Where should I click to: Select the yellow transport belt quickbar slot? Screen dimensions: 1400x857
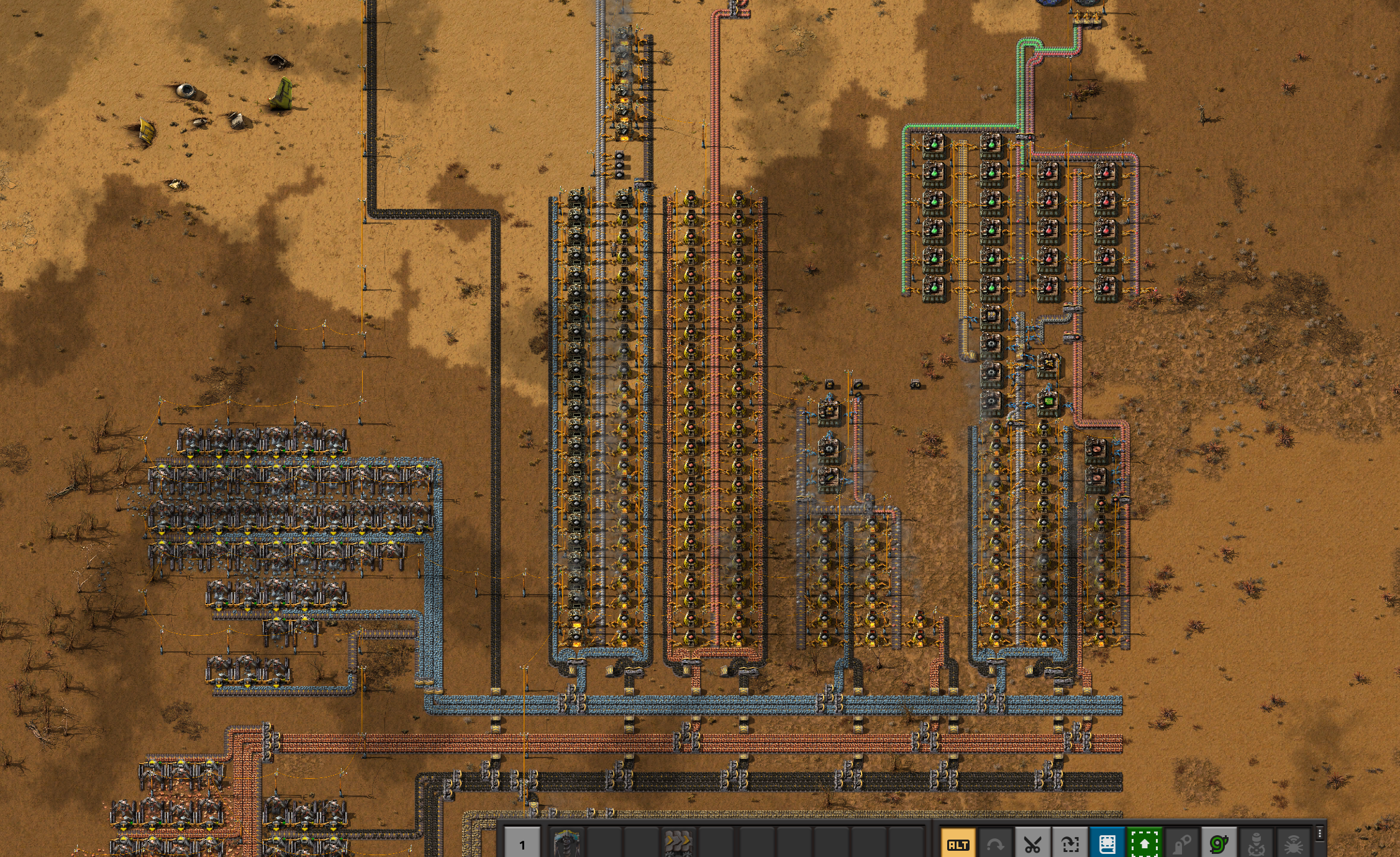click(x=677, y=844)
